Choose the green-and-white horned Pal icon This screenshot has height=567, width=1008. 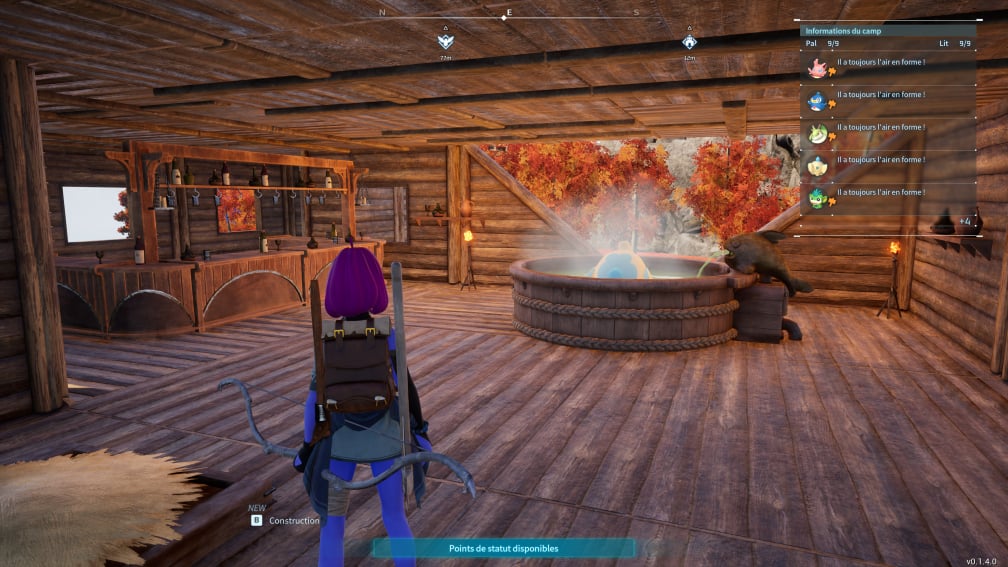coord(818,133)
